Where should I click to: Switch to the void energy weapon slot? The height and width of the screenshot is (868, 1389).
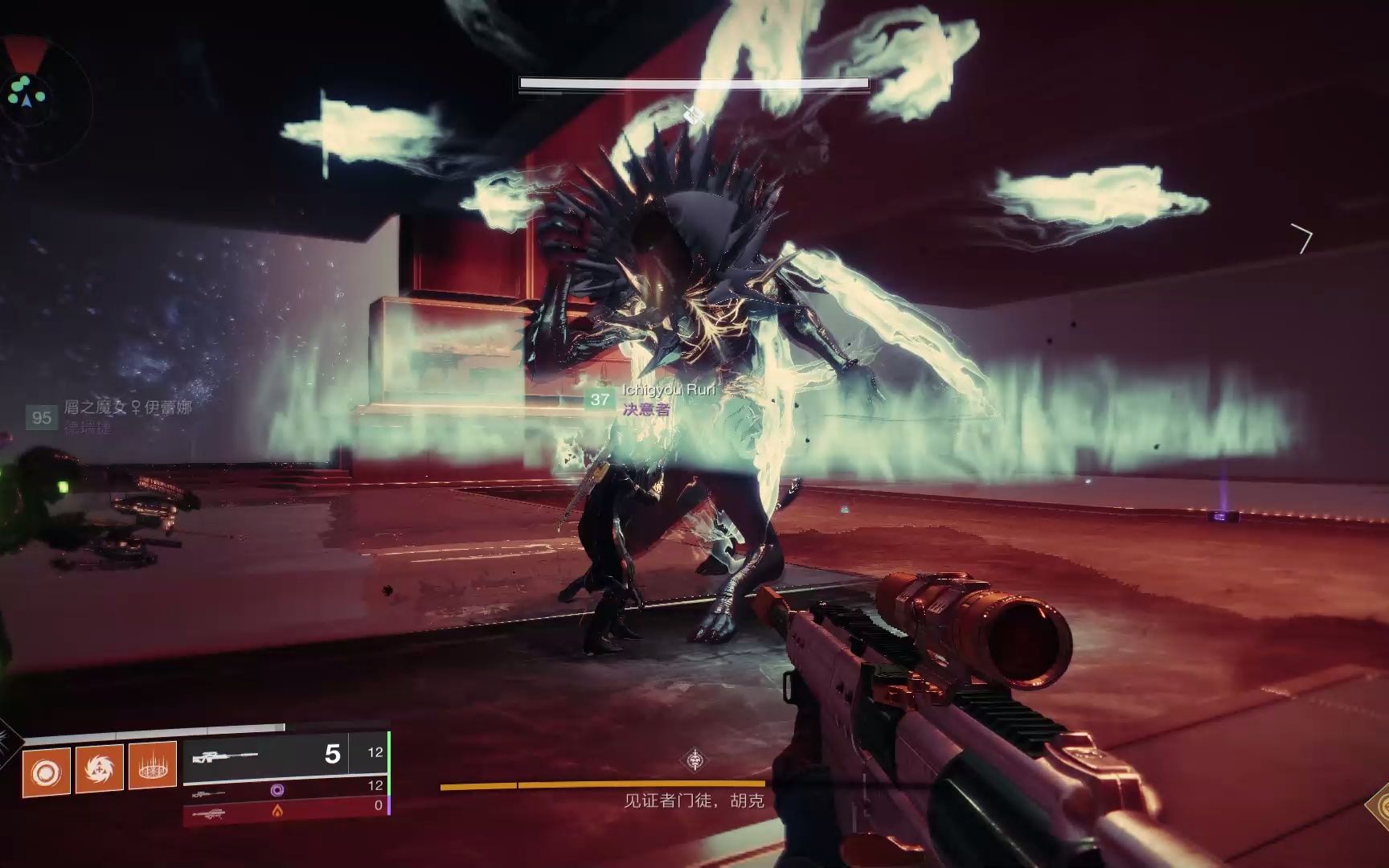coord(285,791)
